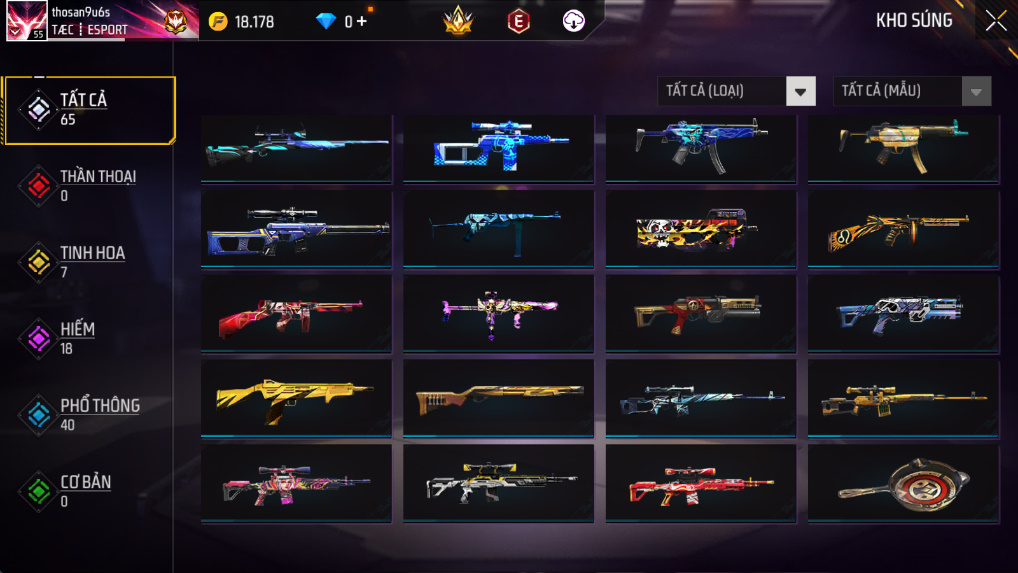This screenshot has width=1018, height=573.
Task: Select the frying pan skin
Action: [902, 483]
